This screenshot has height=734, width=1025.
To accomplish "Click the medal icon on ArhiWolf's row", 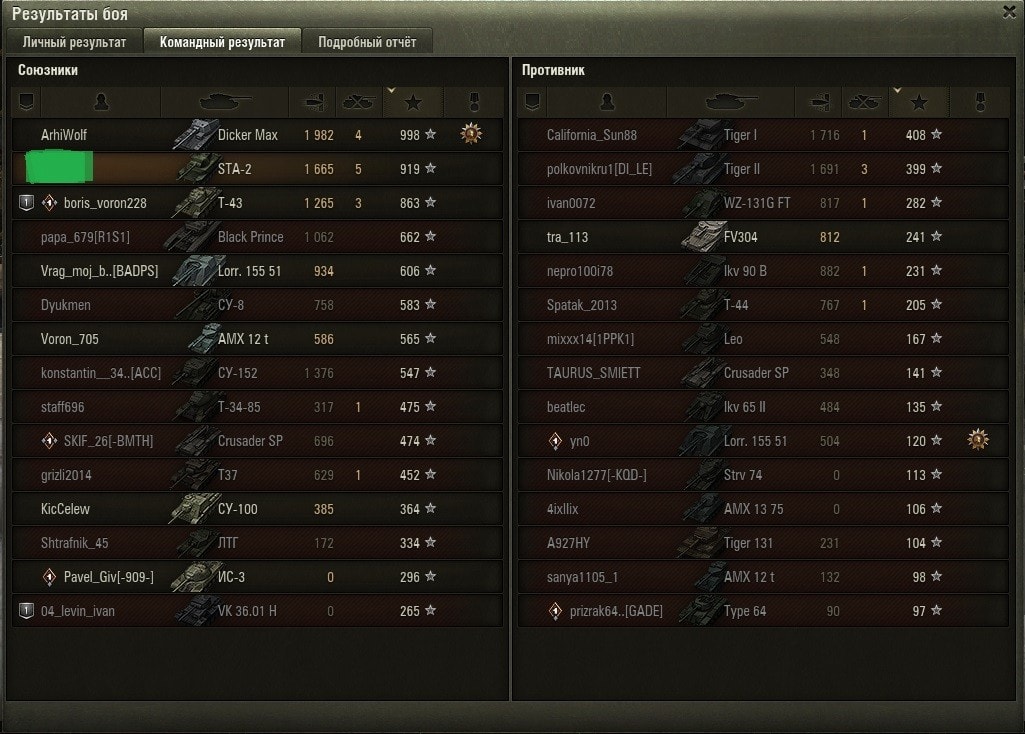I will tap(471, 134).
